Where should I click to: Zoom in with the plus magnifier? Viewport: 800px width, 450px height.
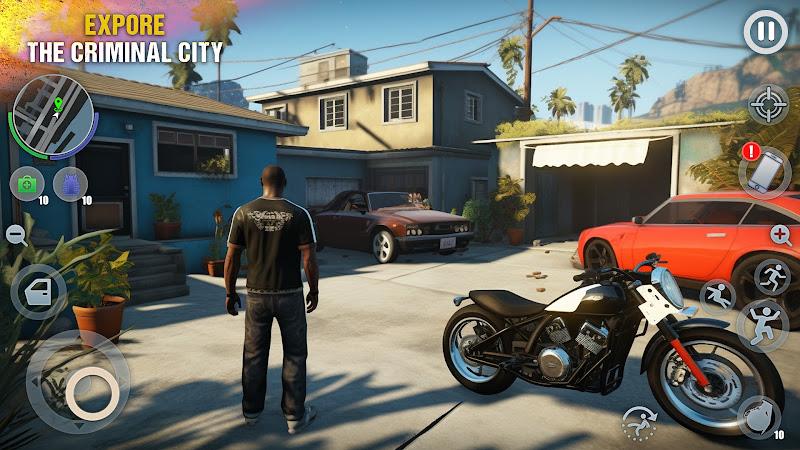[x=782, y=235]
